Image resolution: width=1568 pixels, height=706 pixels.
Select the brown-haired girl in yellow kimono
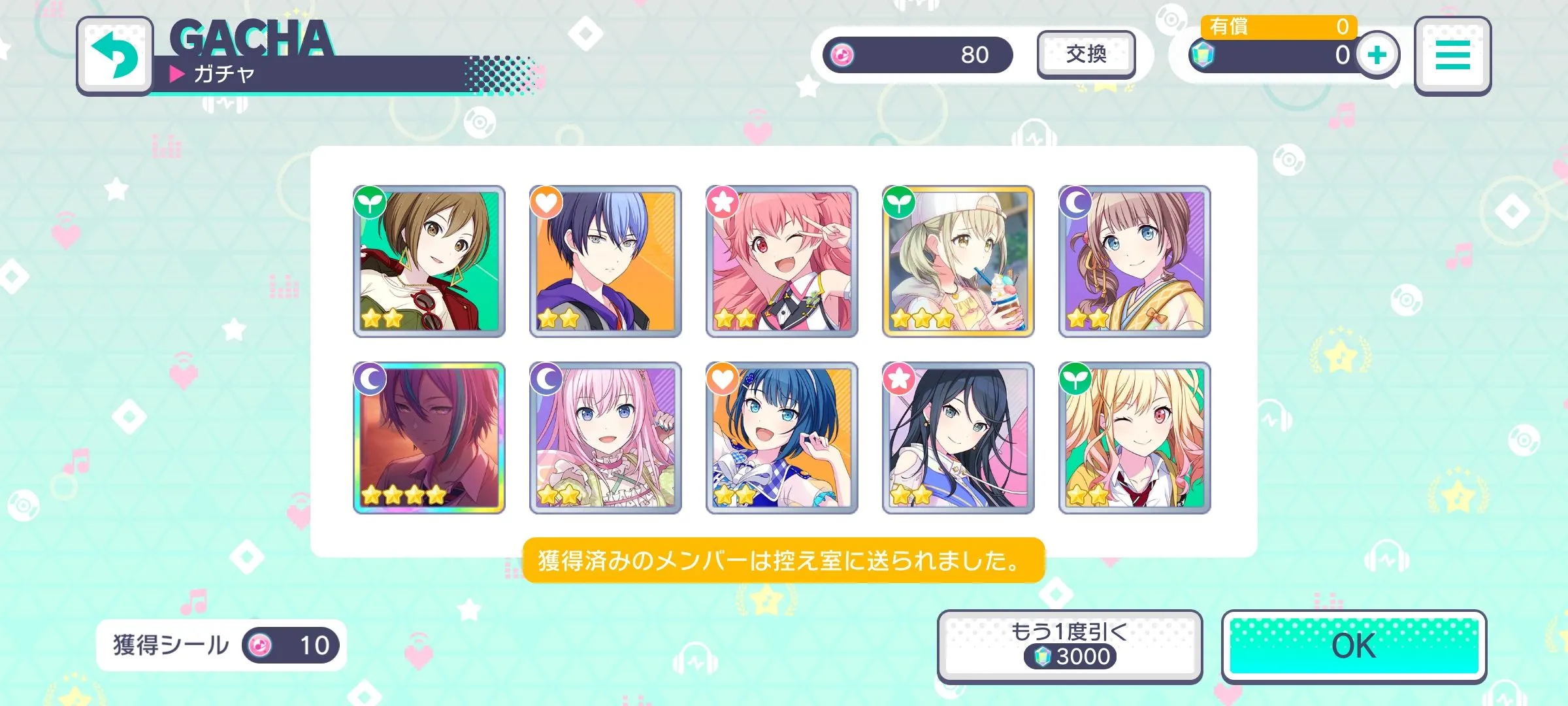[1134, 261]
